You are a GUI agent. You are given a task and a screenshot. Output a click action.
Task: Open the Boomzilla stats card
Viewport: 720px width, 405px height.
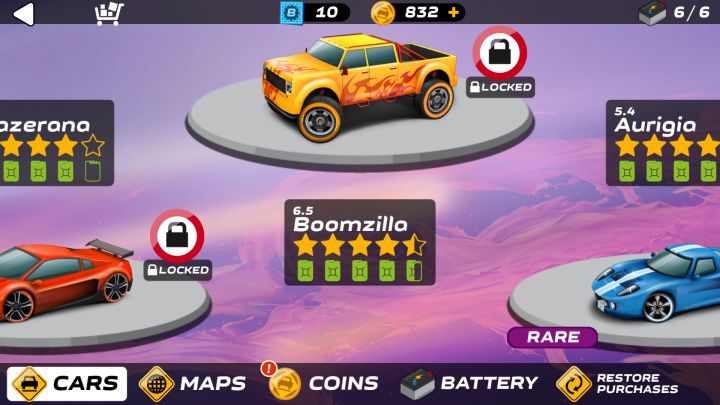[360, 242]
